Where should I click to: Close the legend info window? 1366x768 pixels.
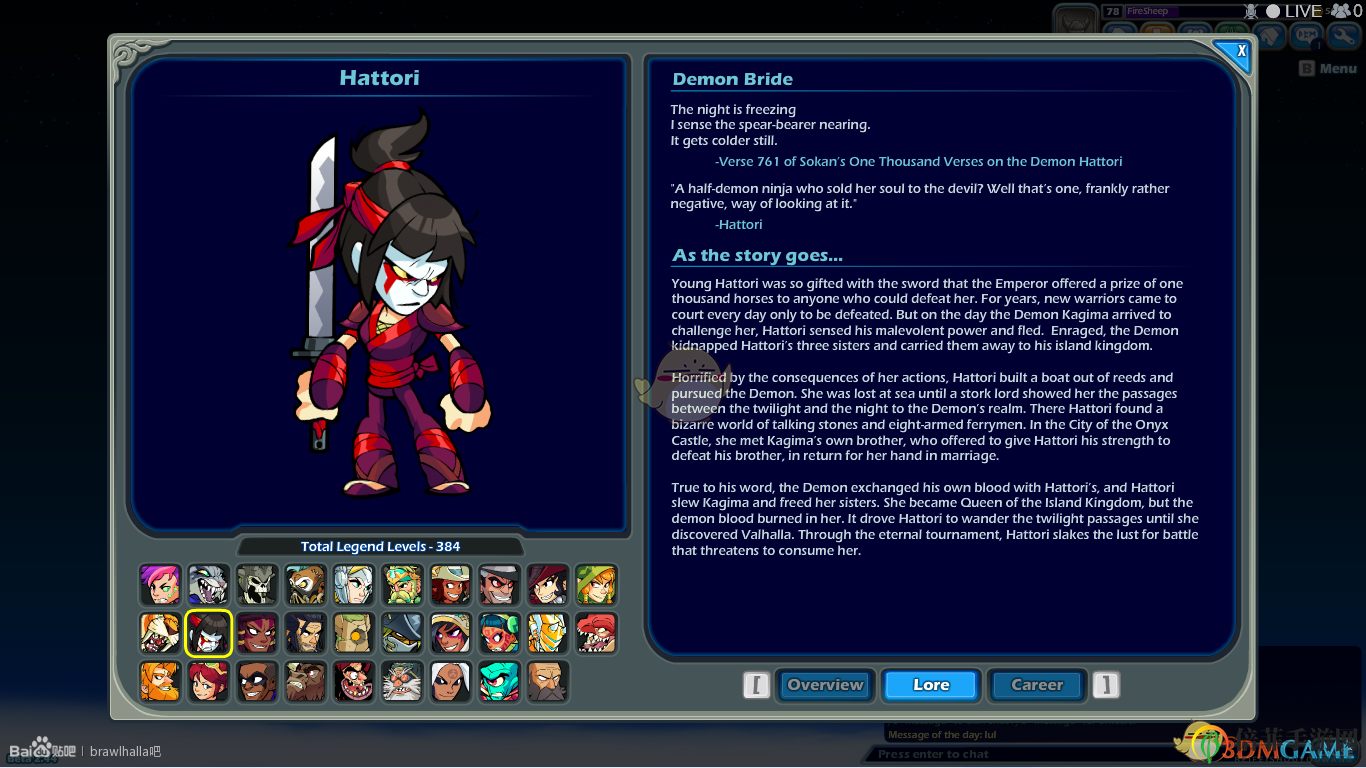[1240, 52]
